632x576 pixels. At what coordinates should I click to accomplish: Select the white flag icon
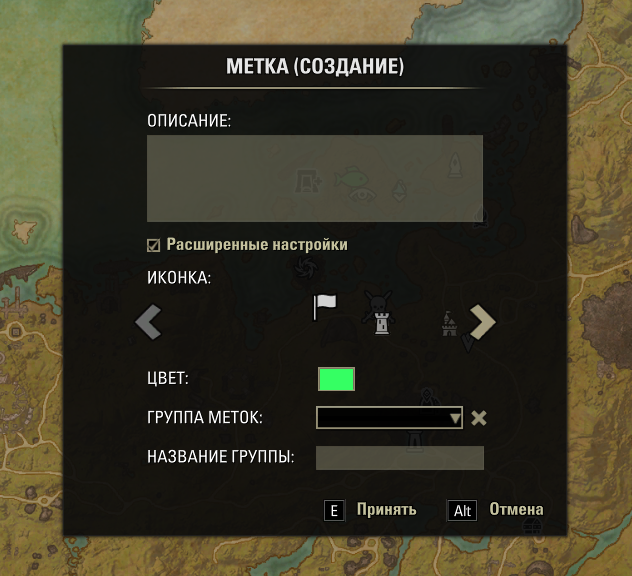point(325,306)
